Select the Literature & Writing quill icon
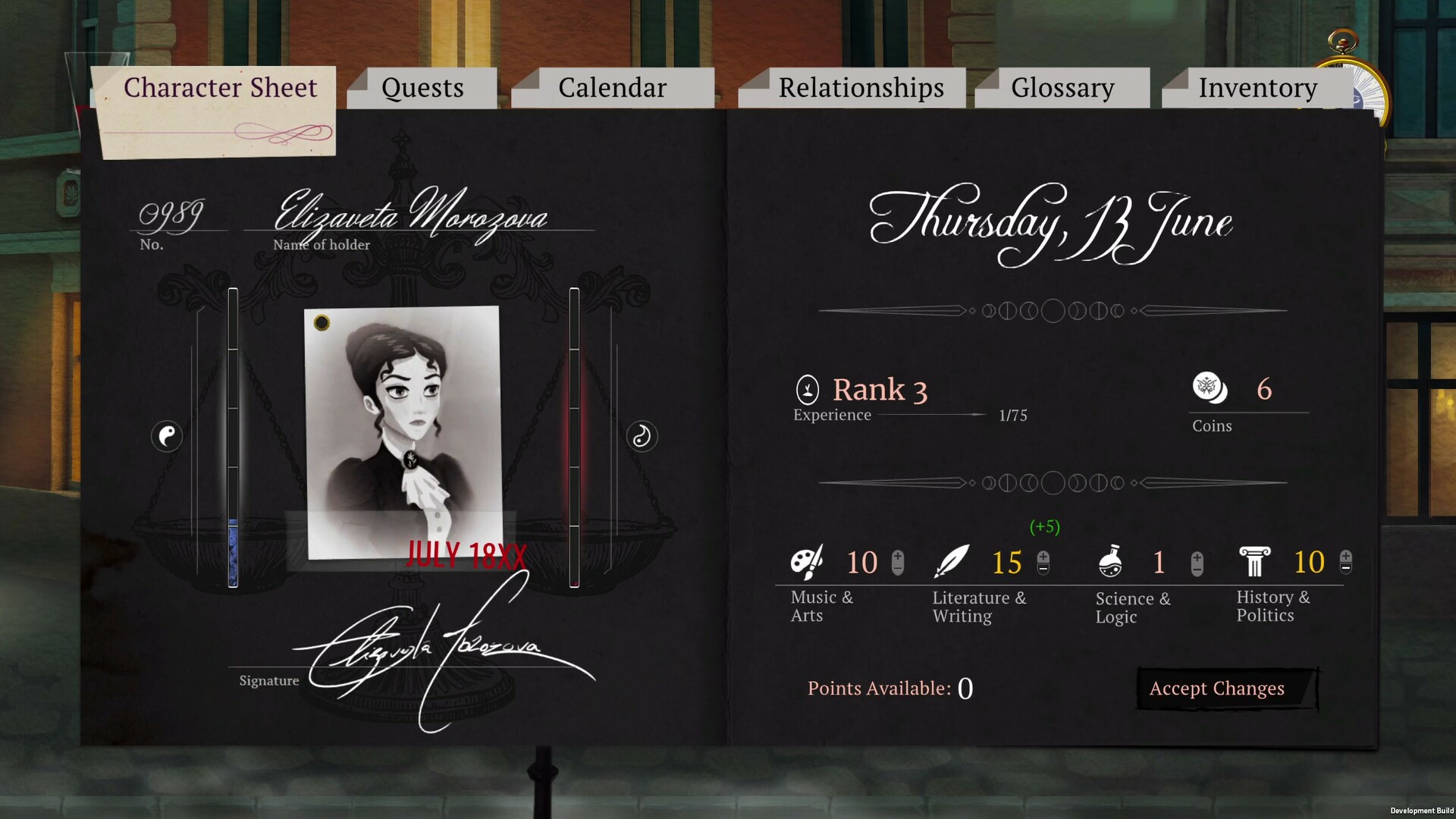Viewport: 1456px width, 819px height. 952,562
